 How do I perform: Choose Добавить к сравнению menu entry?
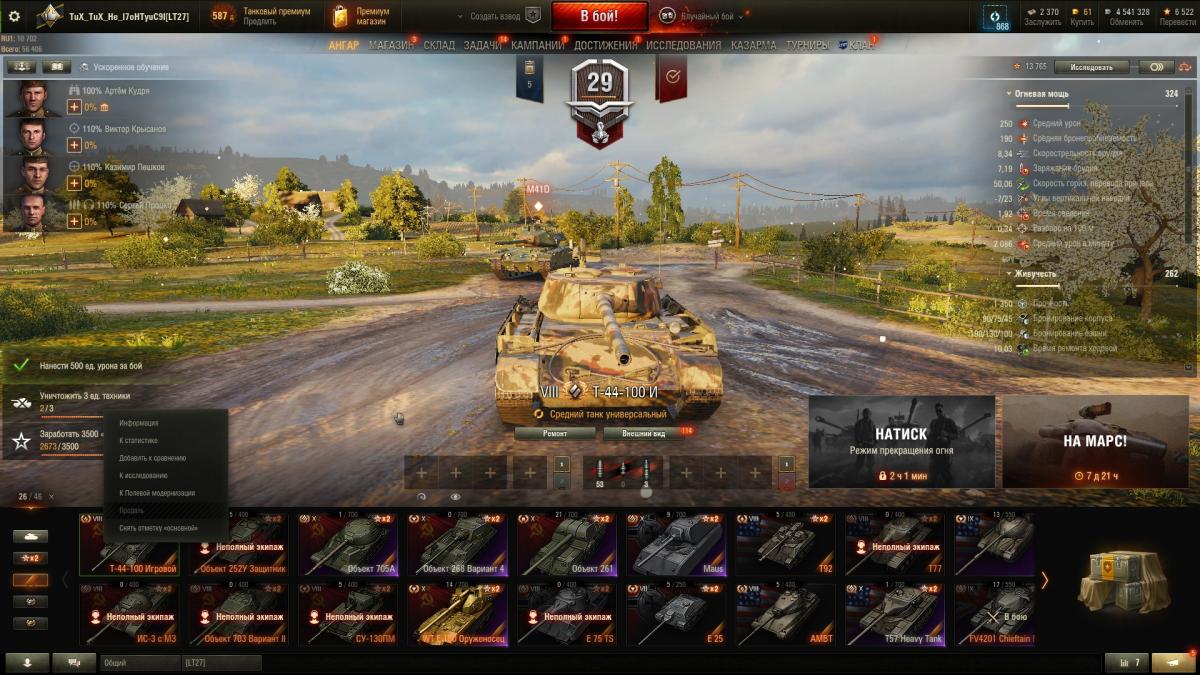click(x=152, y=458)
